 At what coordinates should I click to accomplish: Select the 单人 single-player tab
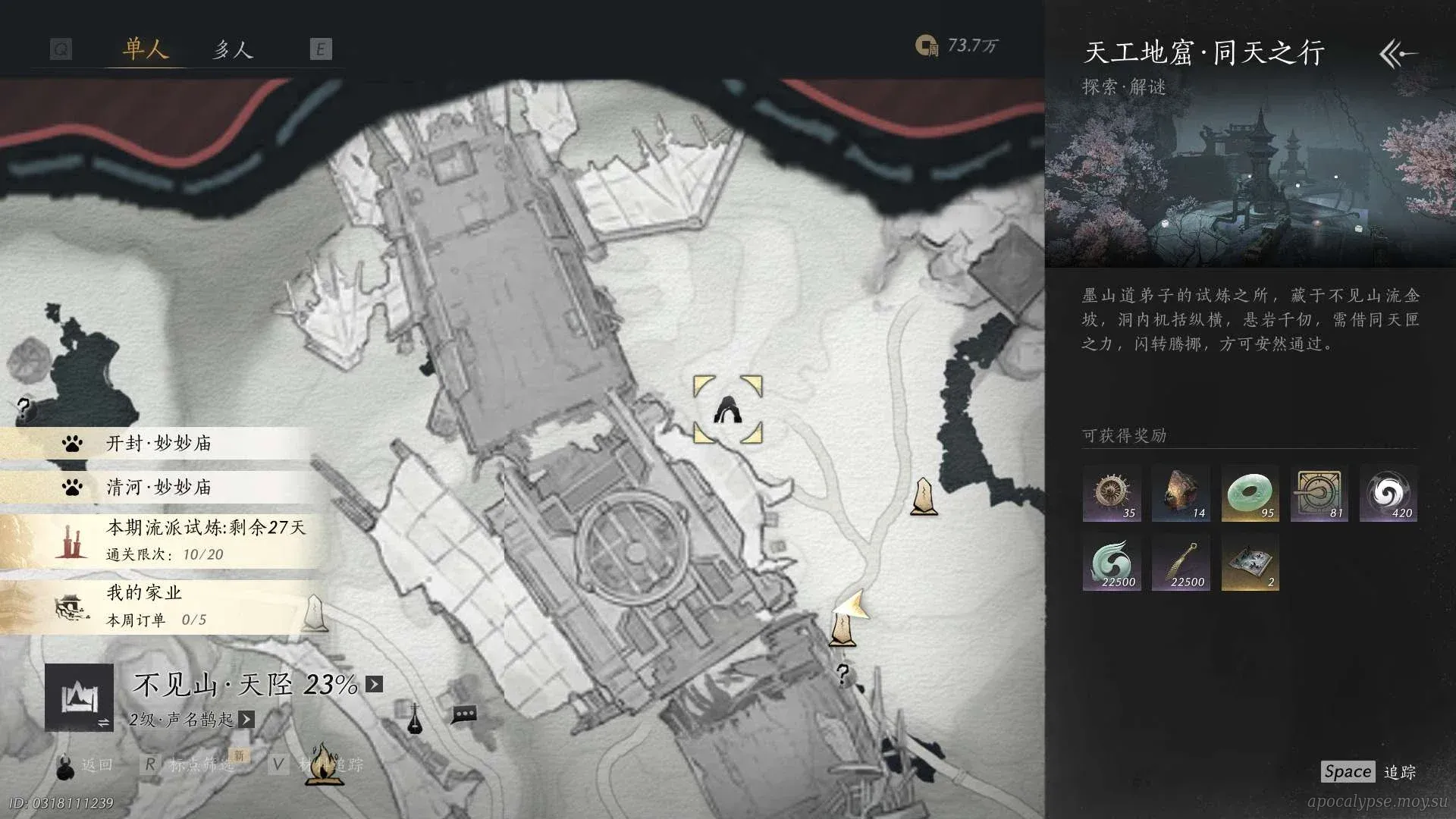coord(145,50)
